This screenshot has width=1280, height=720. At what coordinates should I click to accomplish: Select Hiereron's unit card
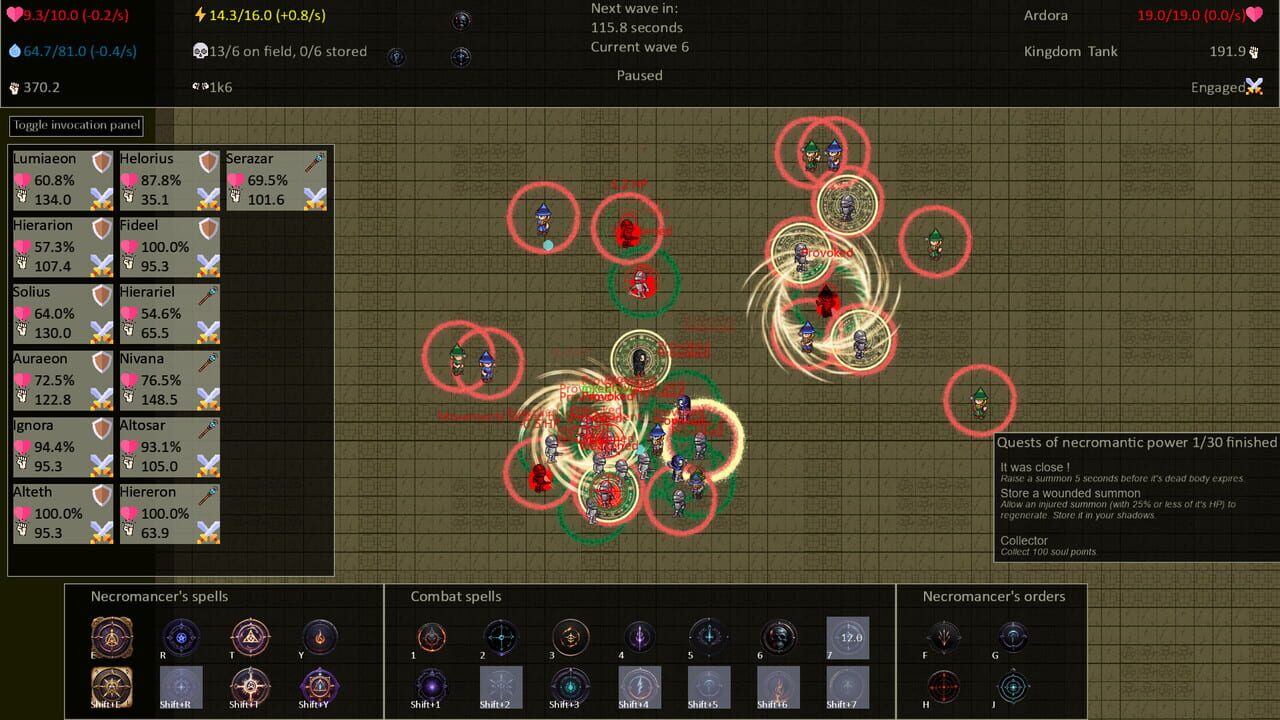168,513
